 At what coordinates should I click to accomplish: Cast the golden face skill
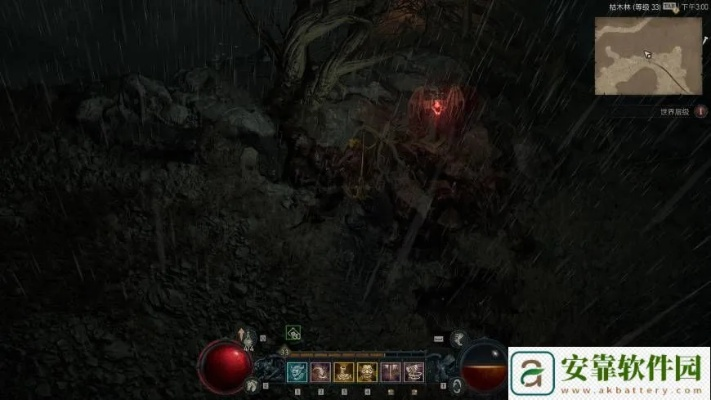pyautogui.click(x=367, y=372)
